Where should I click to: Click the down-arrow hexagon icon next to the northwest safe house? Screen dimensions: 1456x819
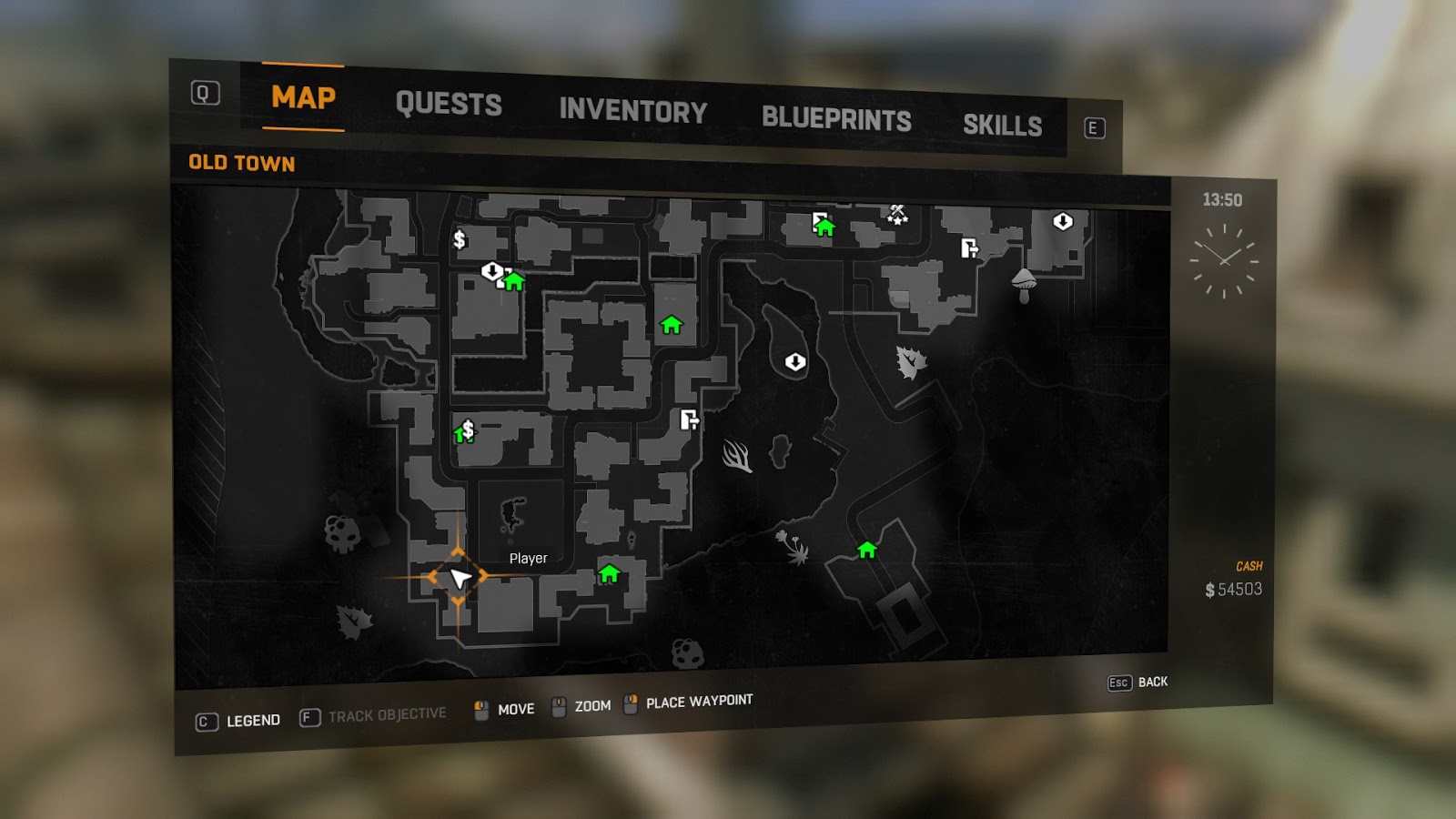click(491, 272)
